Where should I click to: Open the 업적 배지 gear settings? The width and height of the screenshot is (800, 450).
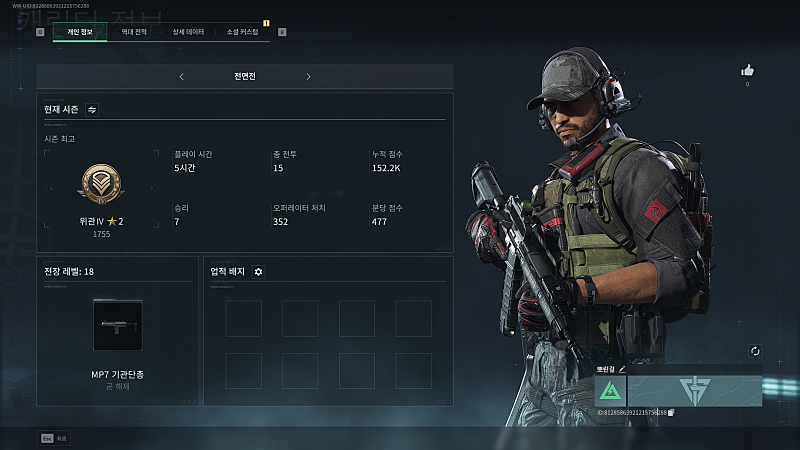(258, 271)
